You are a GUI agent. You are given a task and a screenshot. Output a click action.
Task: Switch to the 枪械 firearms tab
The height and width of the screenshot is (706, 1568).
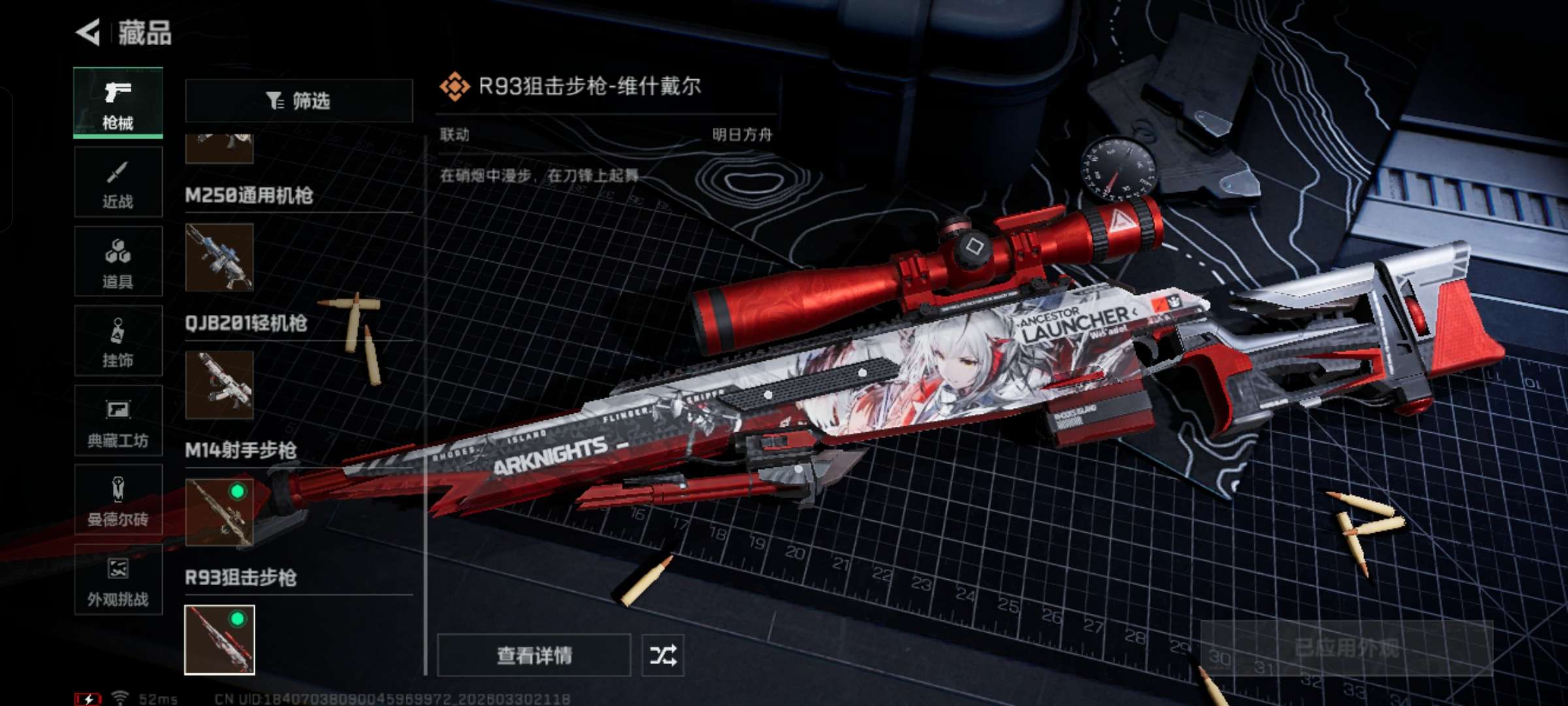click(x=118, y=103)
